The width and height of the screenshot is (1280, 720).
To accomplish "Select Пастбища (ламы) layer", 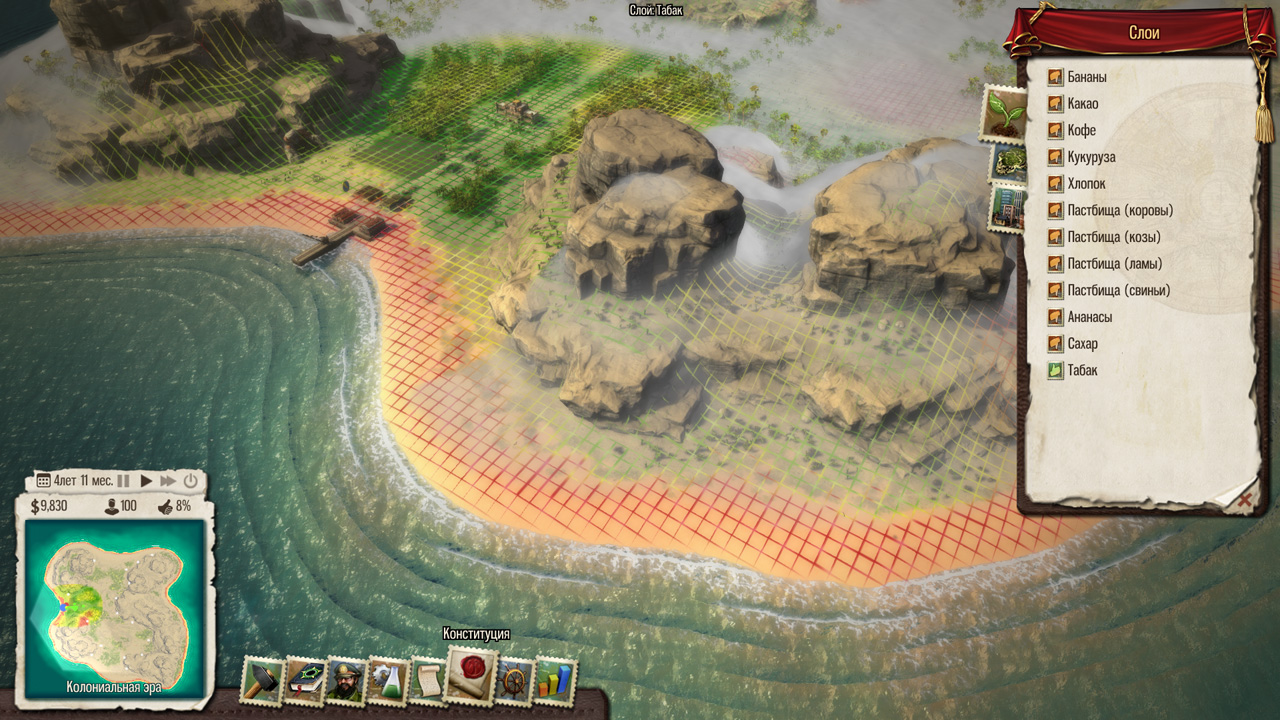I will 1114,264.
